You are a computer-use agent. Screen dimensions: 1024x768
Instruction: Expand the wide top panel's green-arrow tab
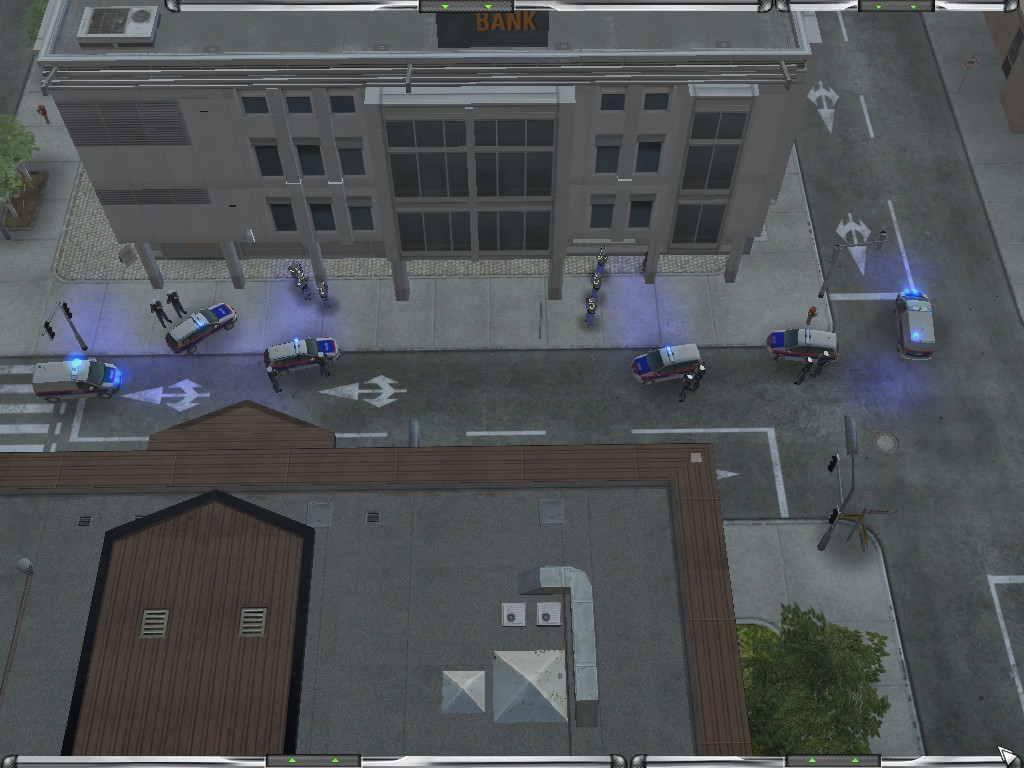click(x=452, y=6)
